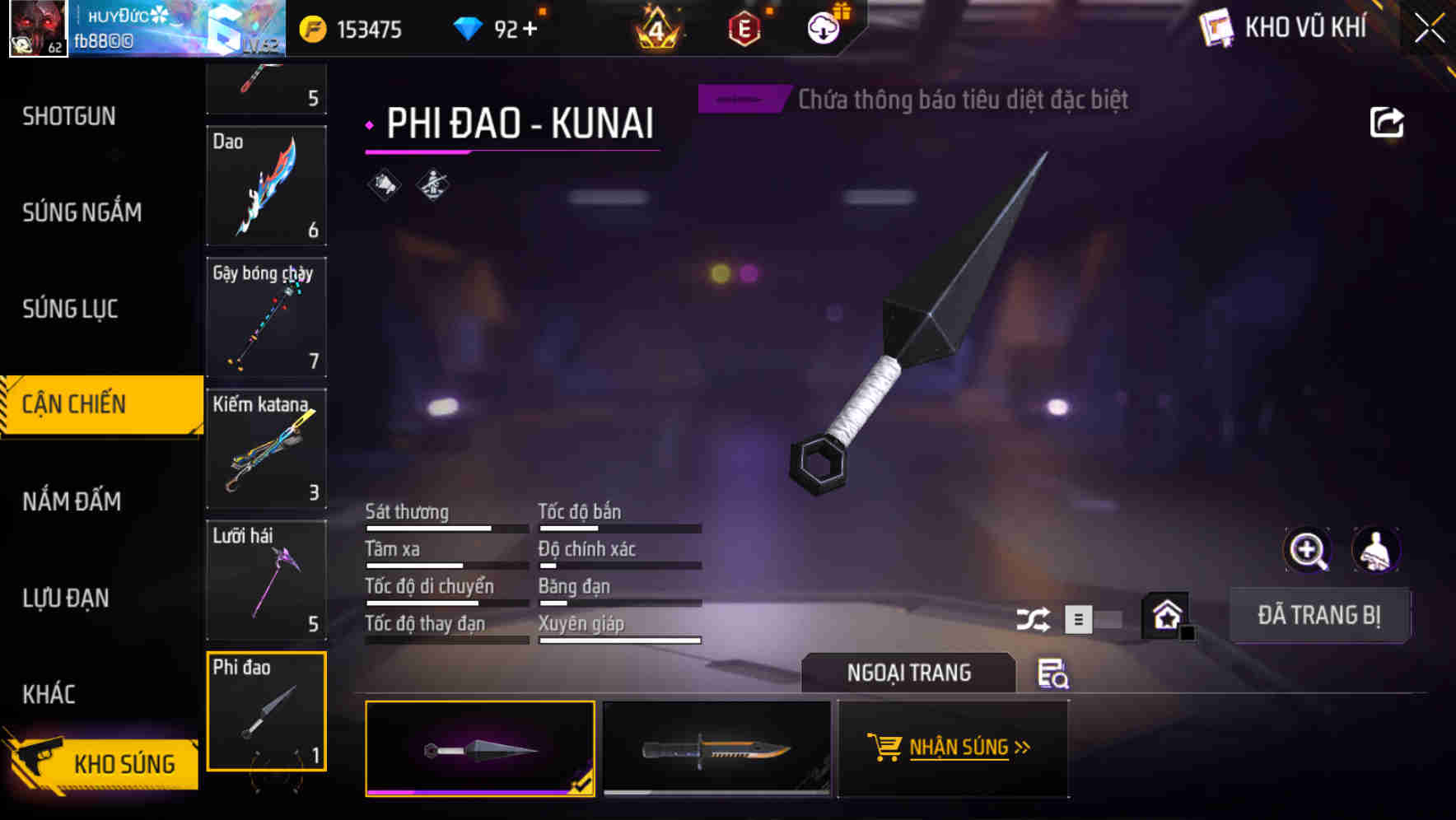
Task: Select the magnifier zoom preview icon
Action: point(1309,549)
